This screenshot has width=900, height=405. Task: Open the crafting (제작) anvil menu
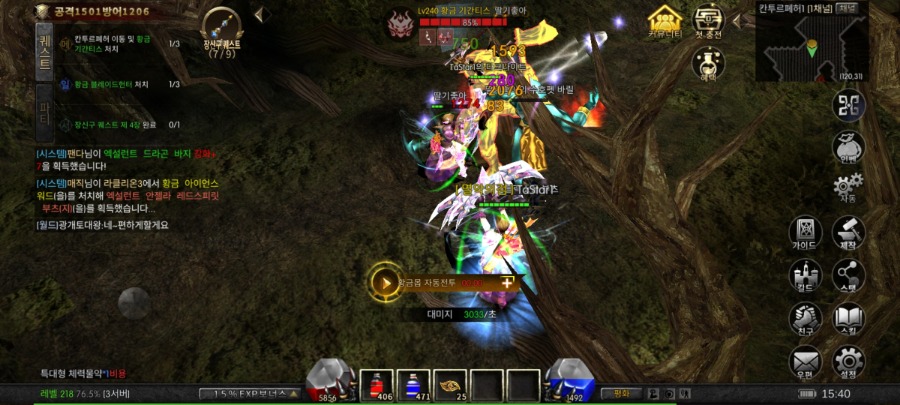click(x=848, y=233)
